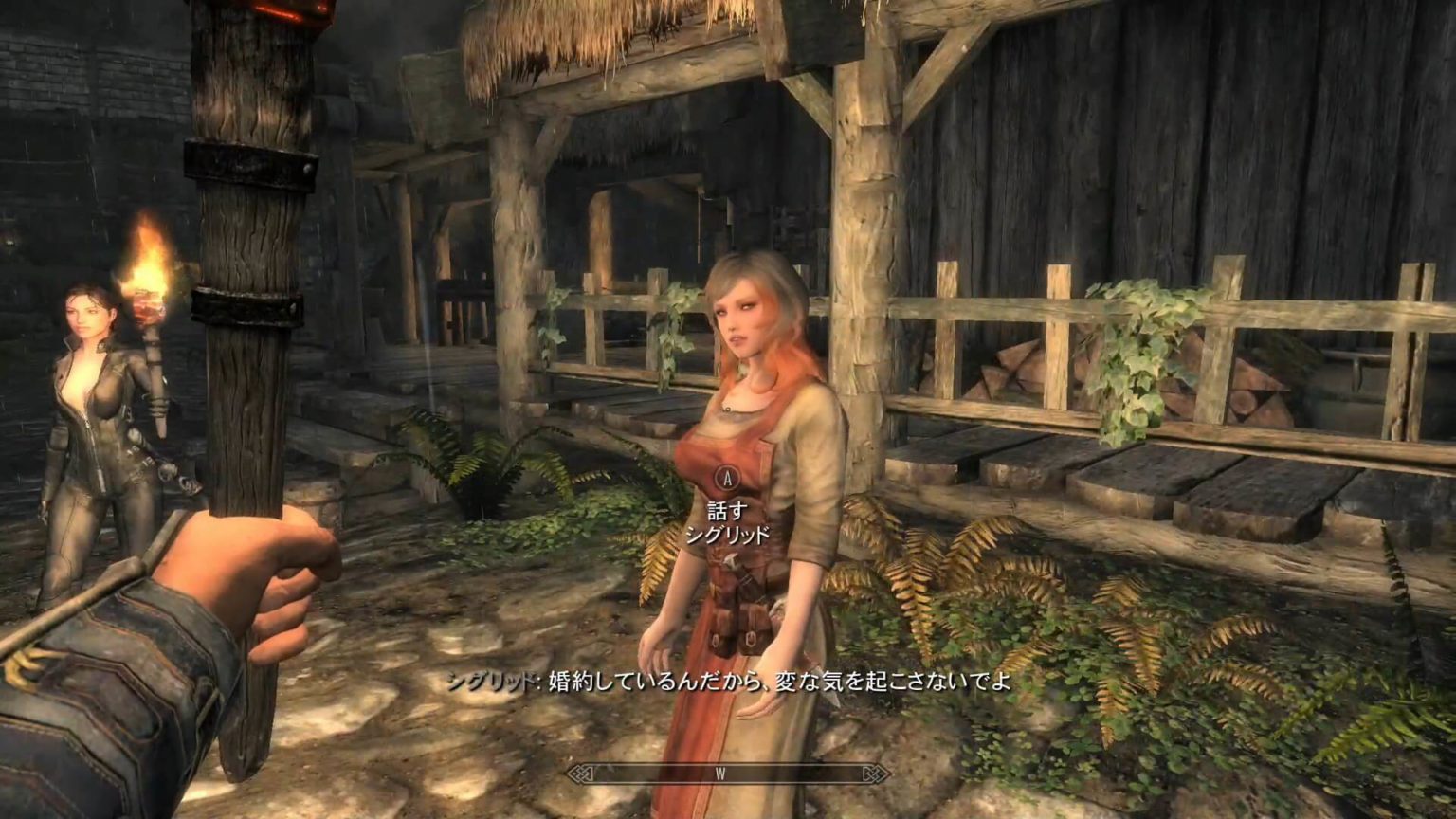Toggle the 話す (Talk) interaction prompt
1456x819 pixels.
click(x=726, y=509)
